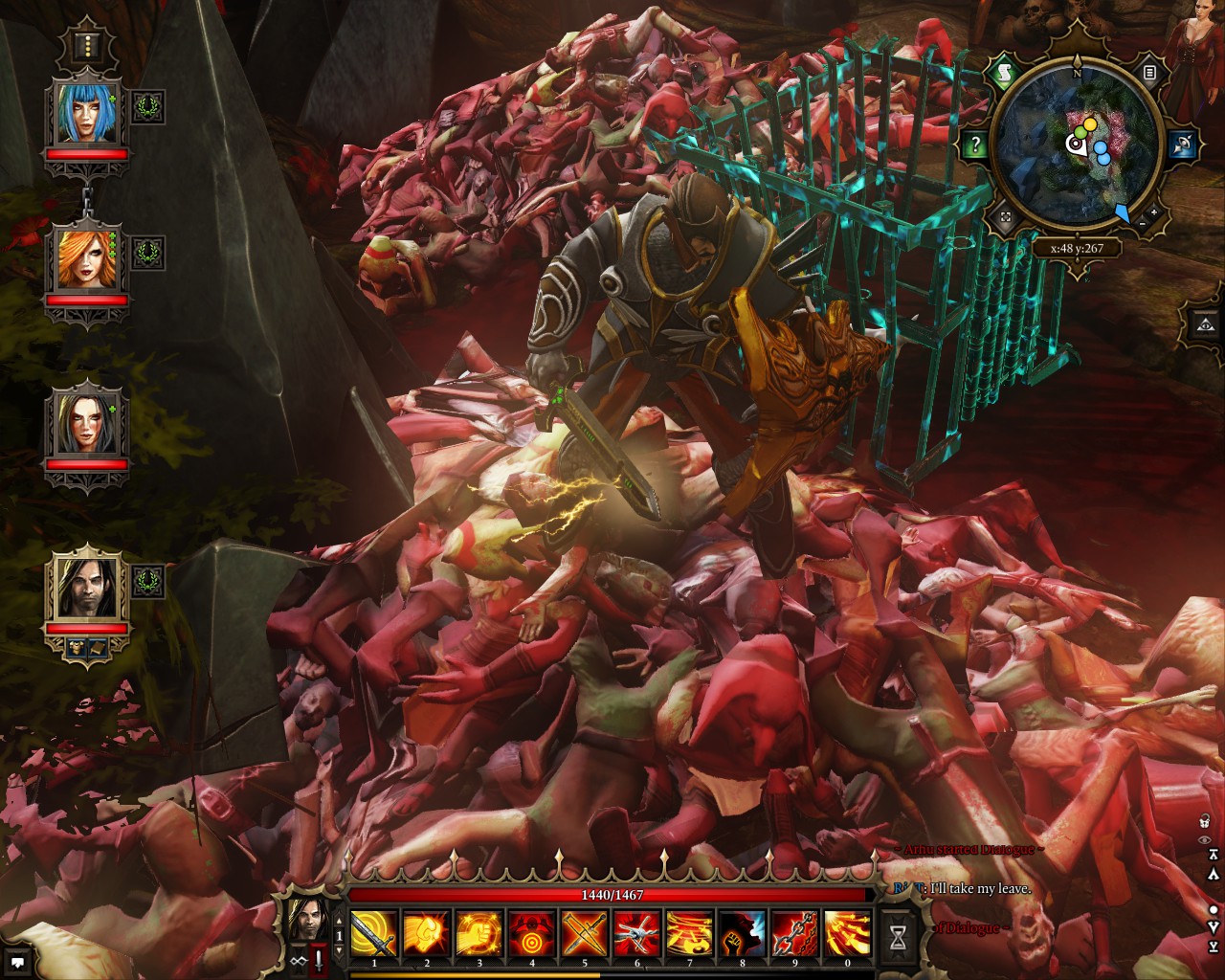The image size is (1225, 980).
Task: Open the green scroll journal button
Action: pos(1004,72)
